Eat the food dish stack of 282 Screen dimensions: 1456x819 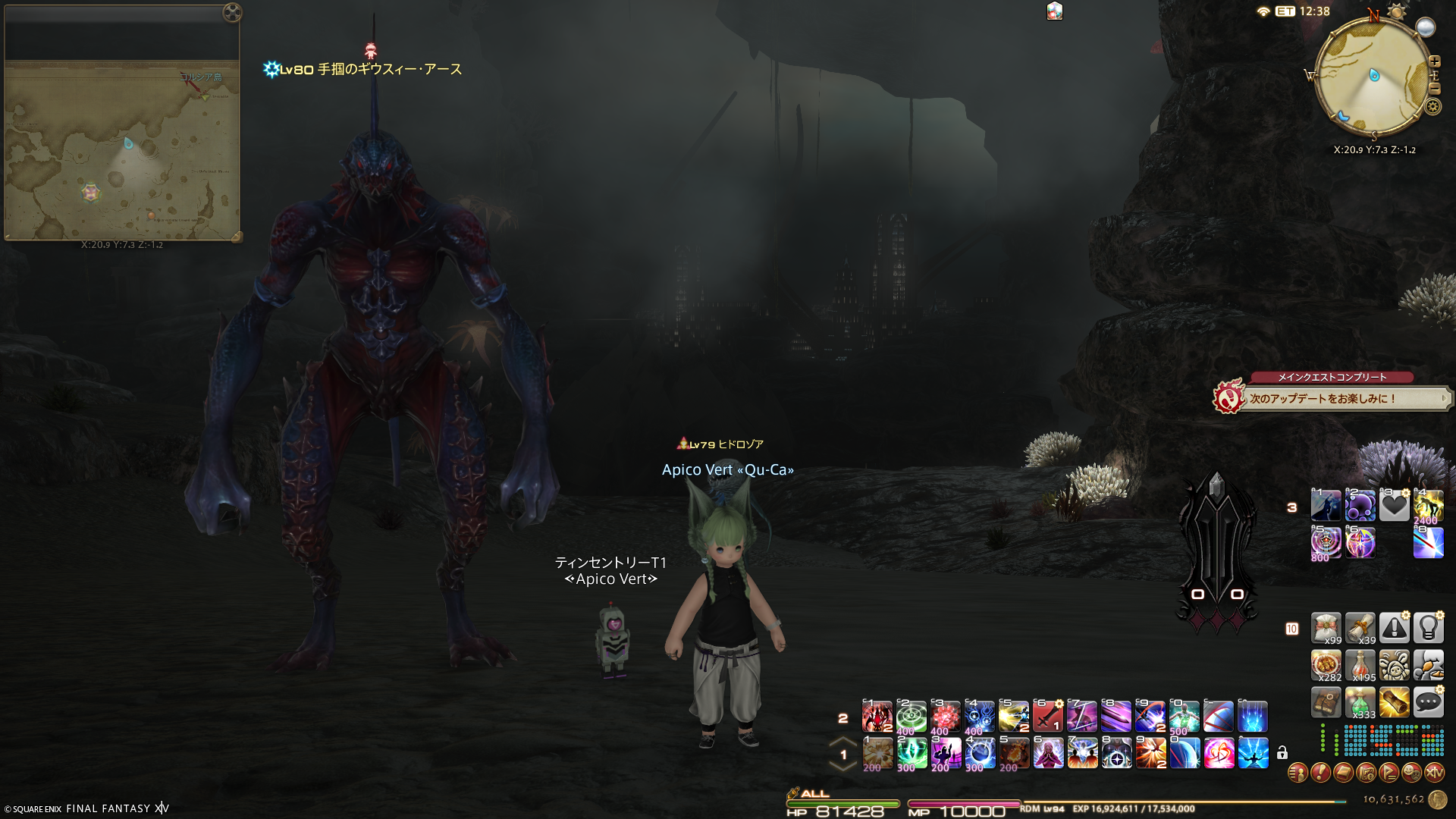click(1326, 665)
